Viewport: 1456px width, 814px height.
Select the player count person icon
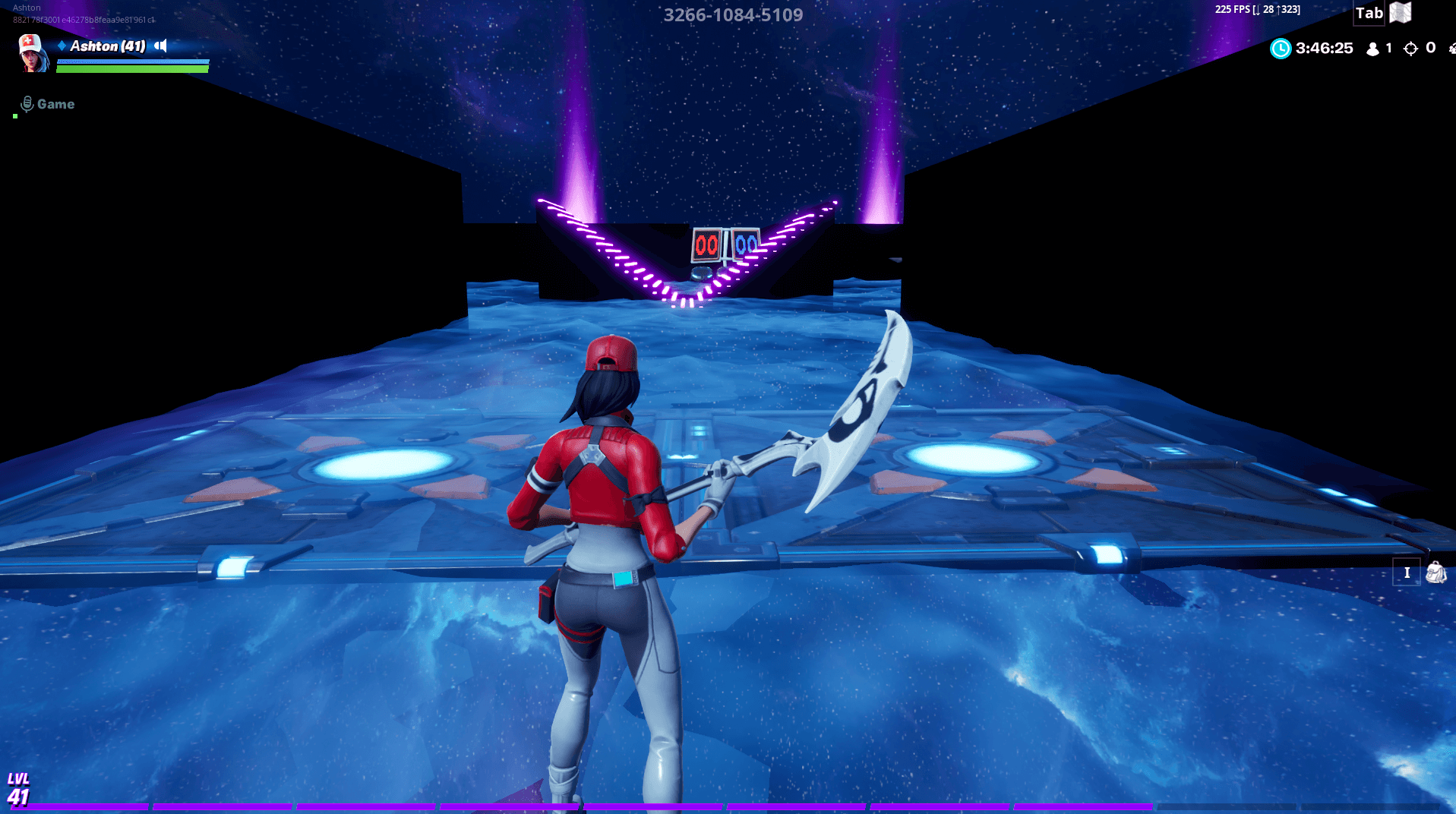pos(1372,48)
